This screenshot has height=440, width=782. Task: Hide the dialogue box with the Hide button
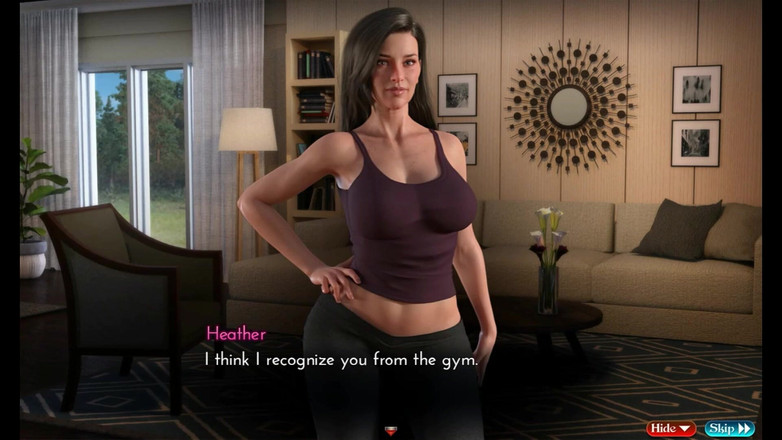(x=670, y=429)
